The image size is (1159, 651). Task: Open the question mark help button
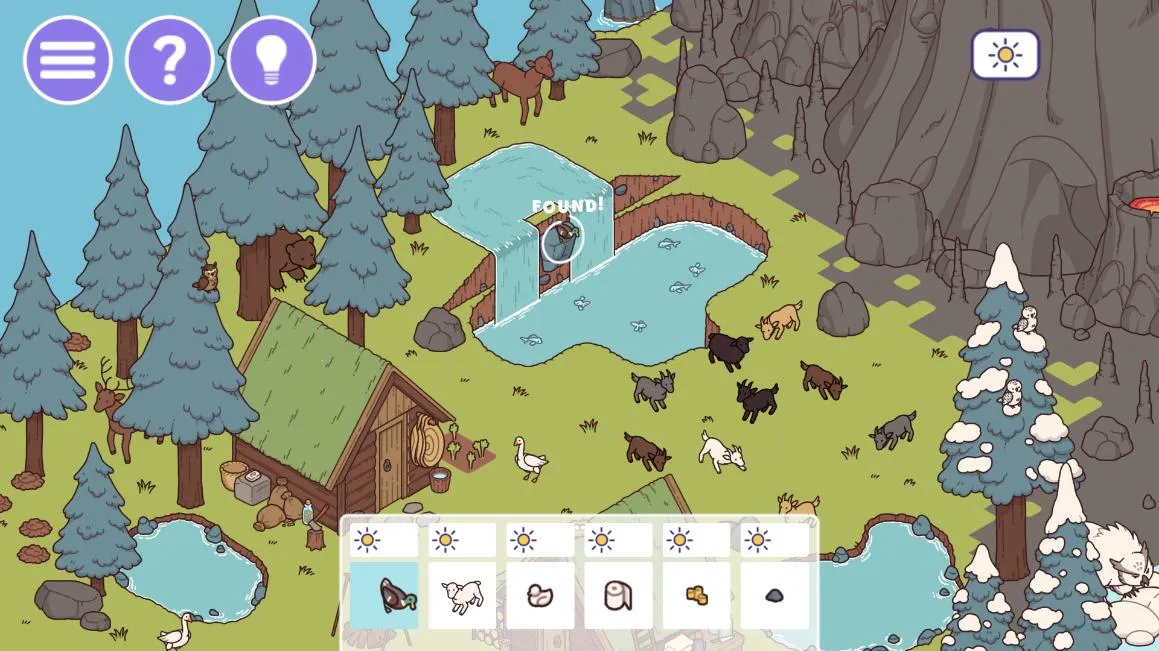[169, 60]
